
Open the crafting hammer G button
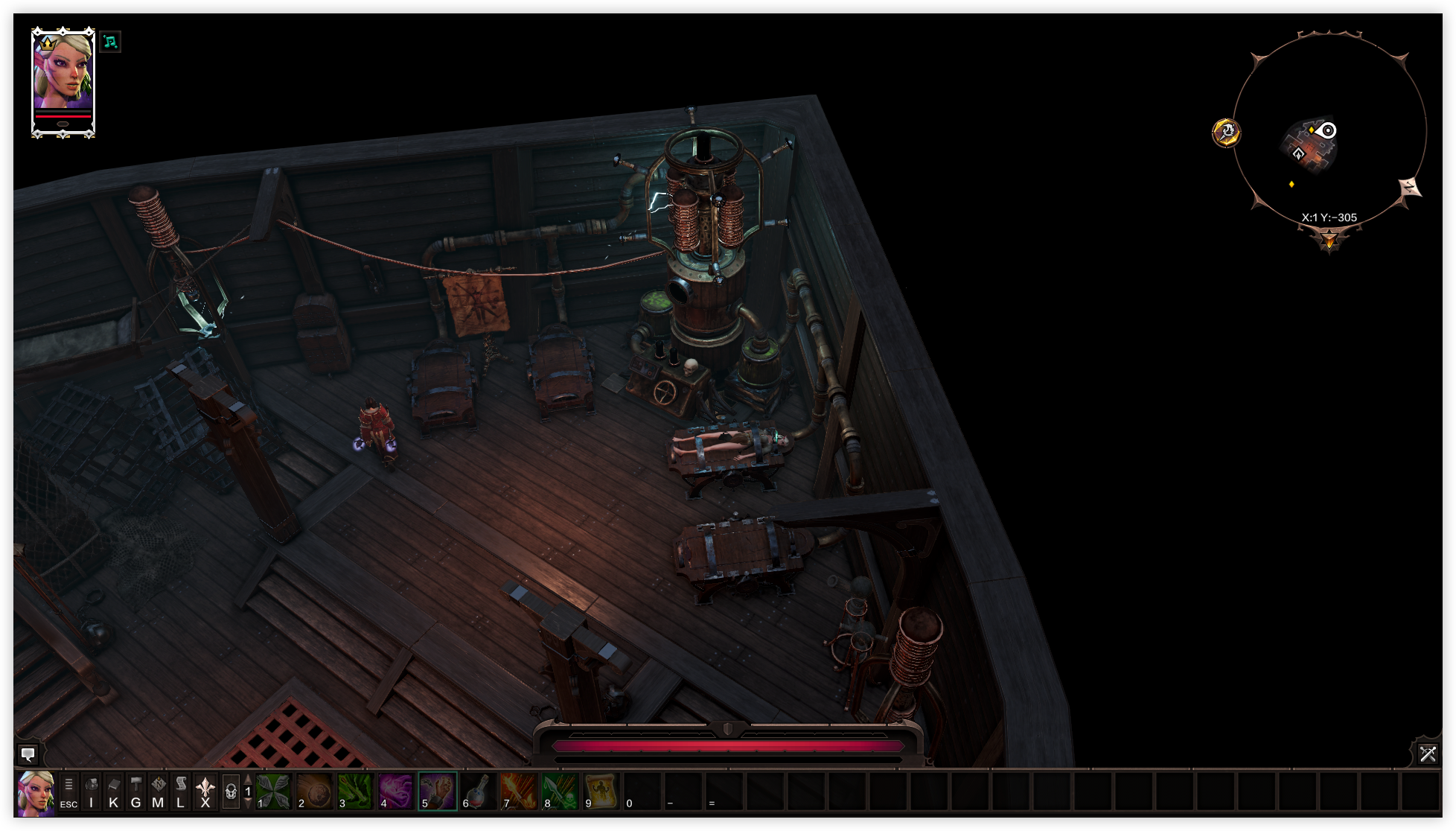[x=136, y=792]
